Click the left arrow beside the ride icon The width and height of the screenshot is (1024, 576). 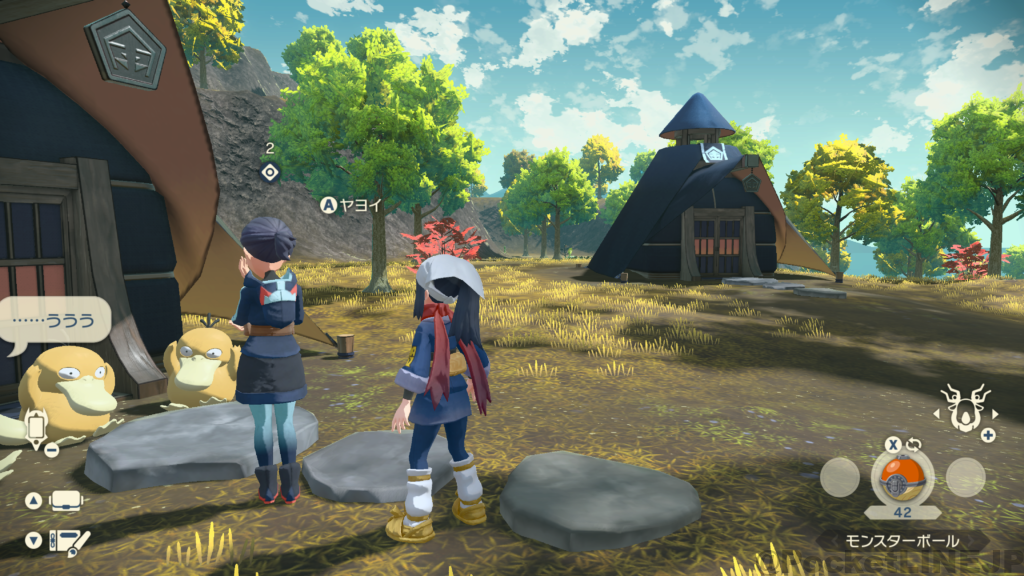point(939,411)
